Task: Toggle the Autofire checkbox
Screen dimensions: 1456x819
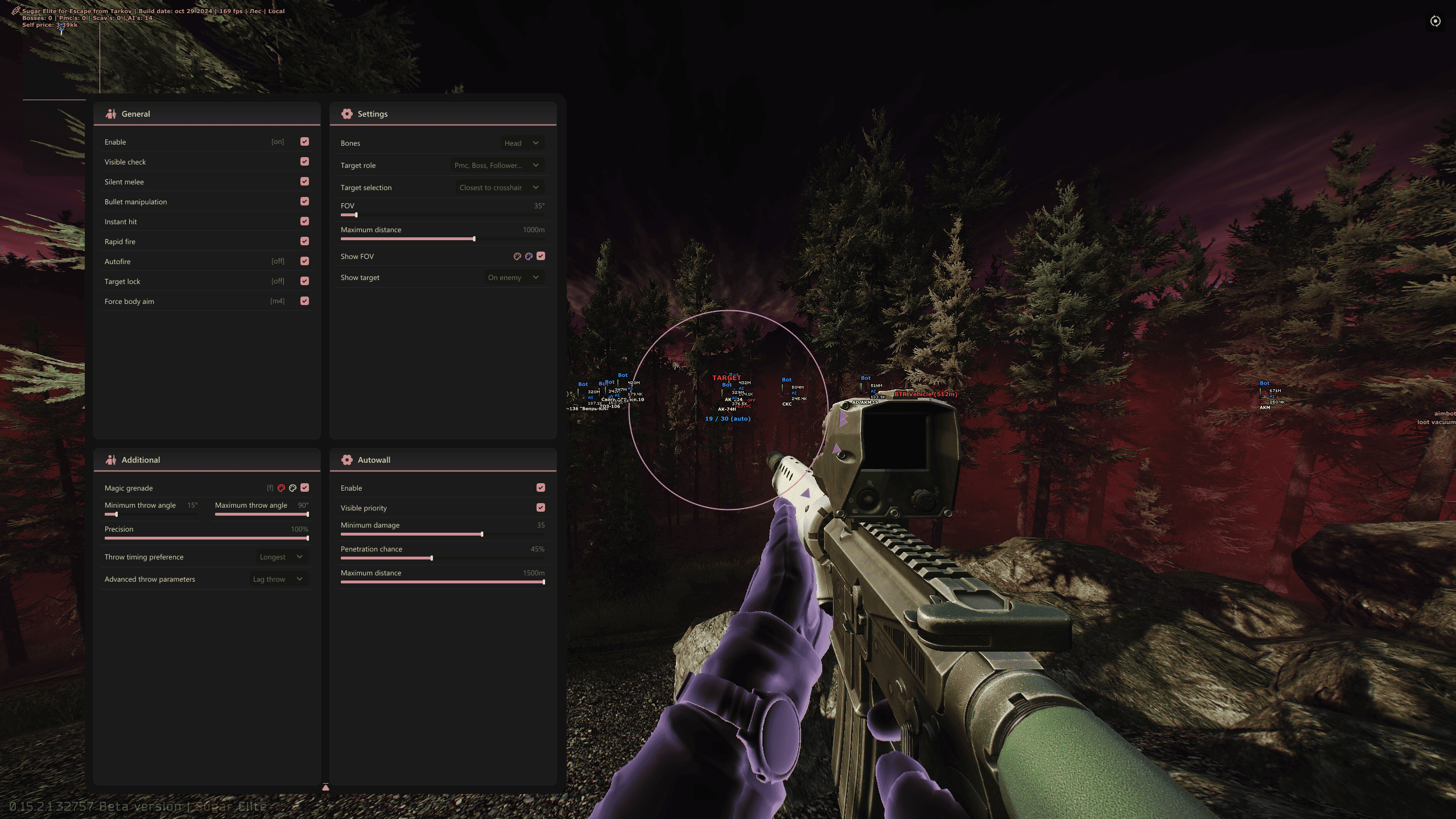Action: pos(305,261)
